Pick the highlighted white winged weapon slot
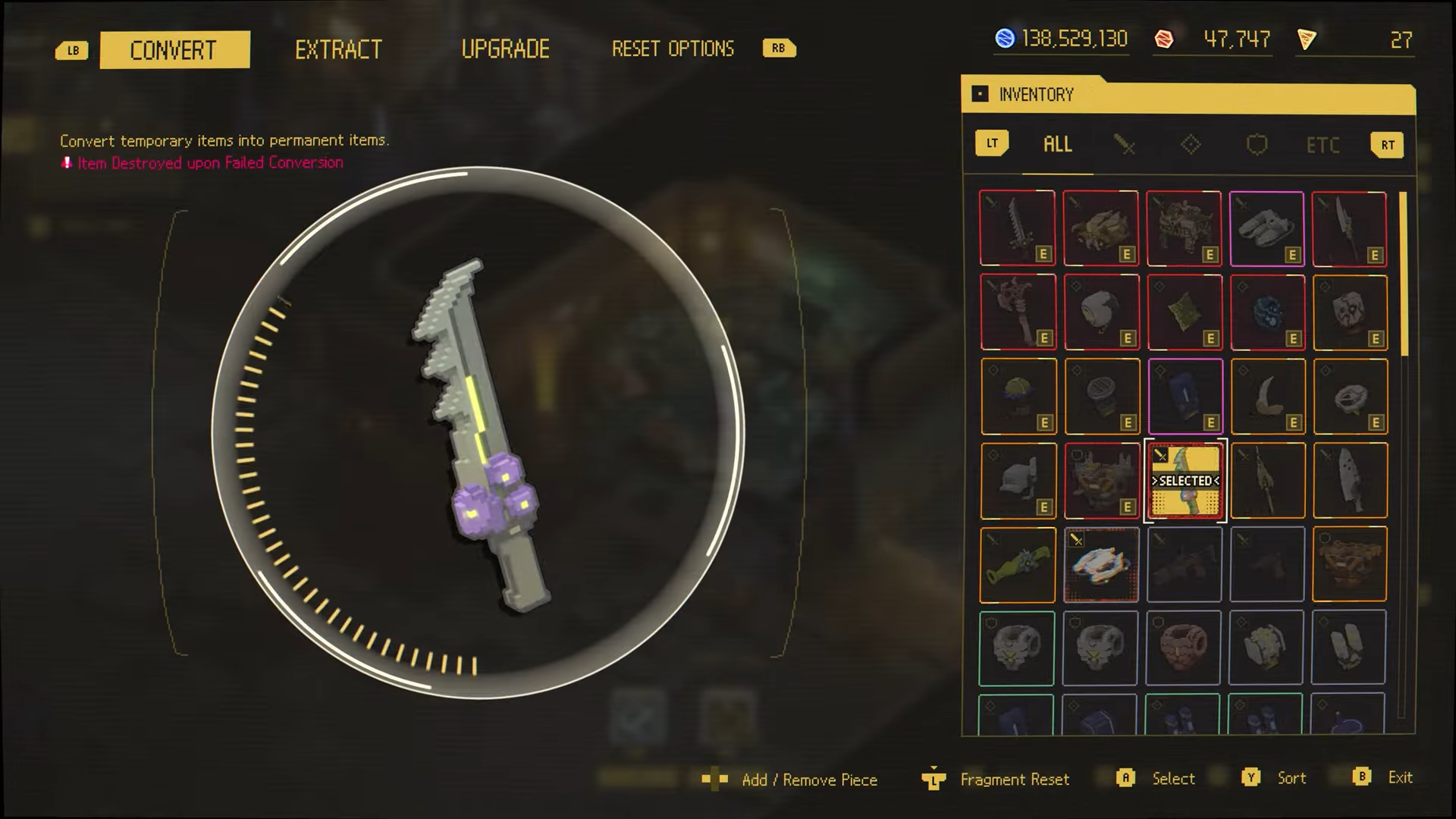This screenshot has height=819, width=1456. [1101, 565]
